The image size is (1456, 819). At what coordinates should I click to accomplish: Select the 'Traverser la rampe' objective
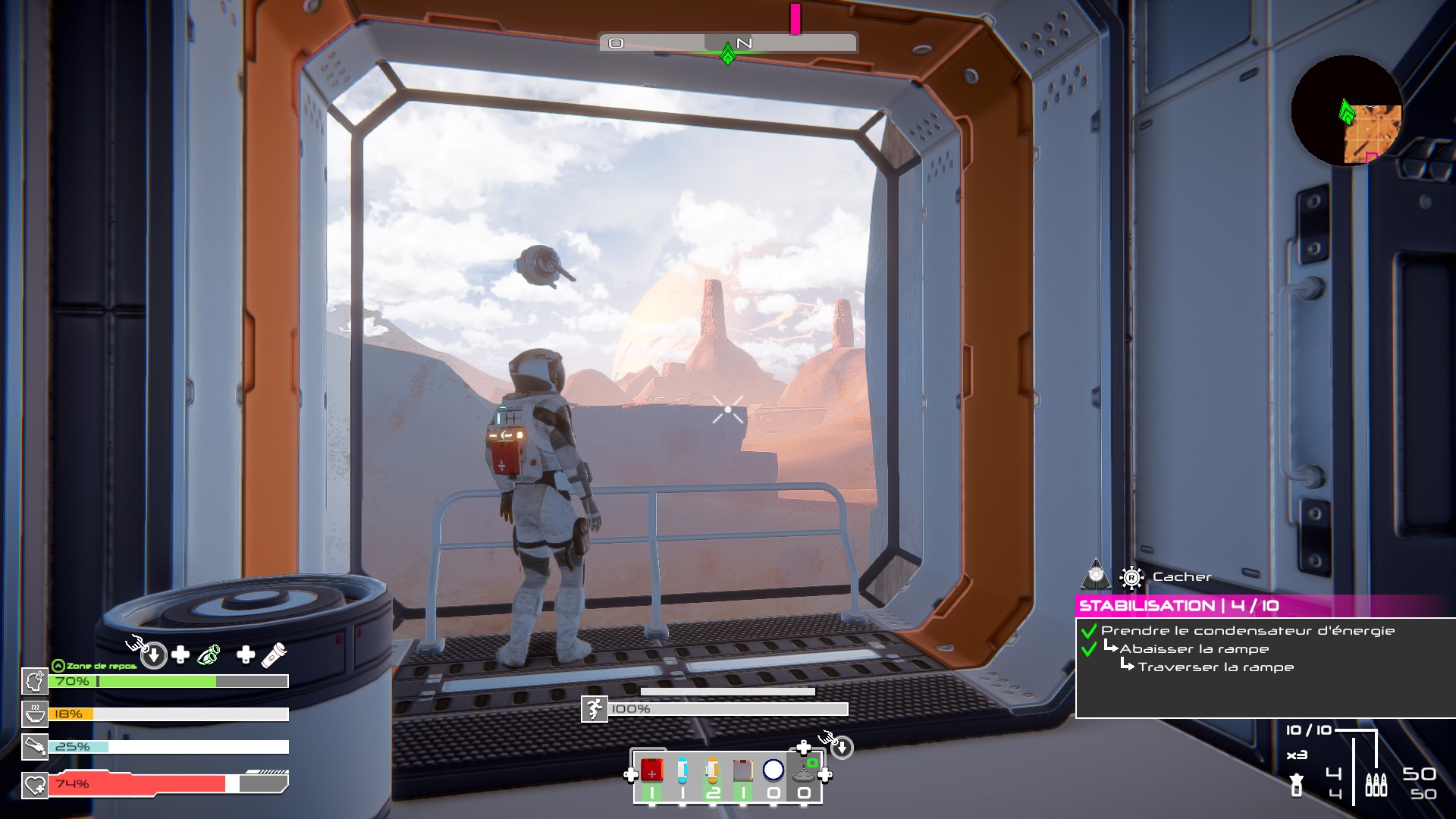click(1216, 667)
